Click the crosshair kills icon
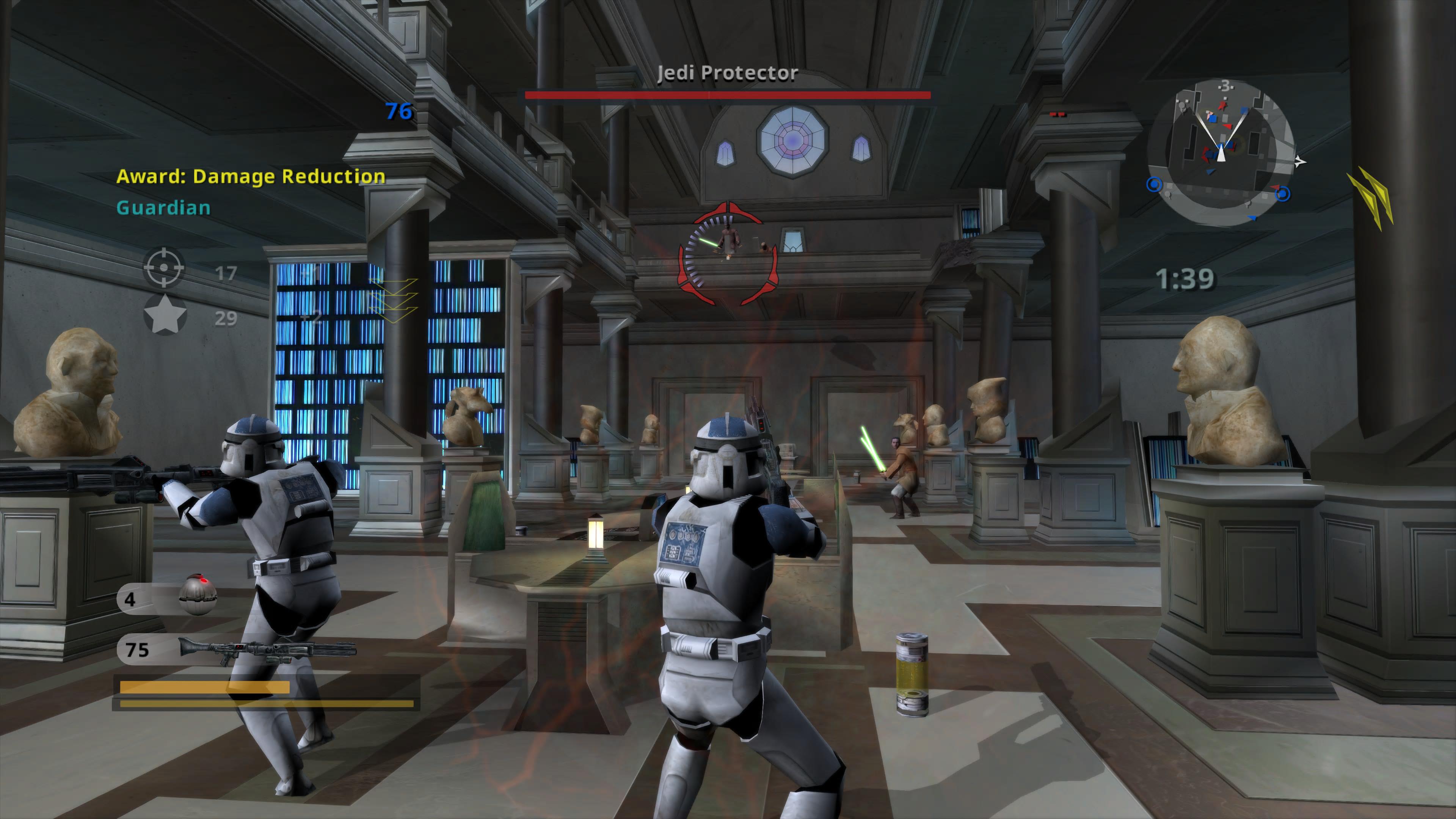 pos(163,268)
